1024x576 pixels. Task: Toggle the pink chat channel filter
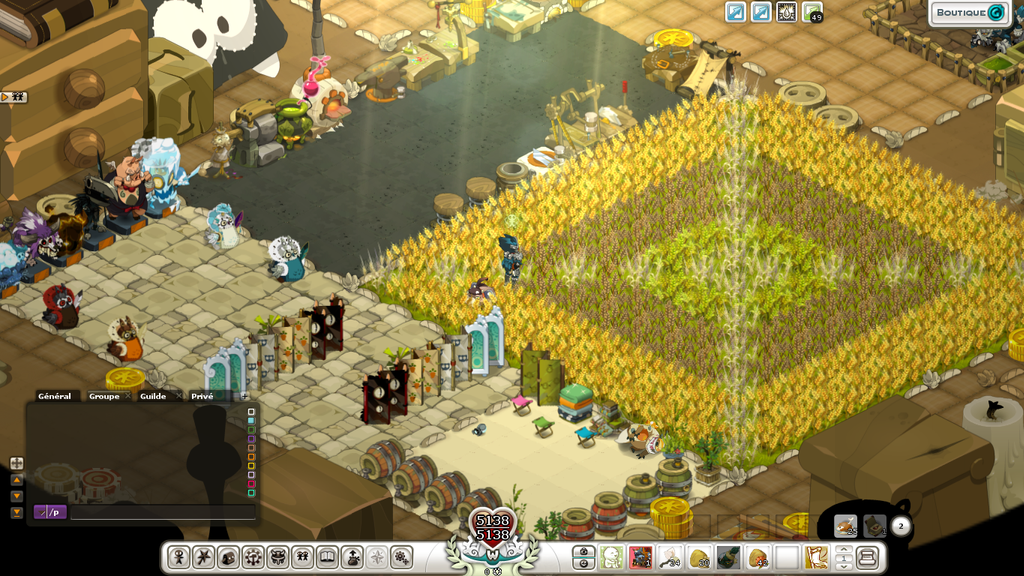tap(252, 484)
